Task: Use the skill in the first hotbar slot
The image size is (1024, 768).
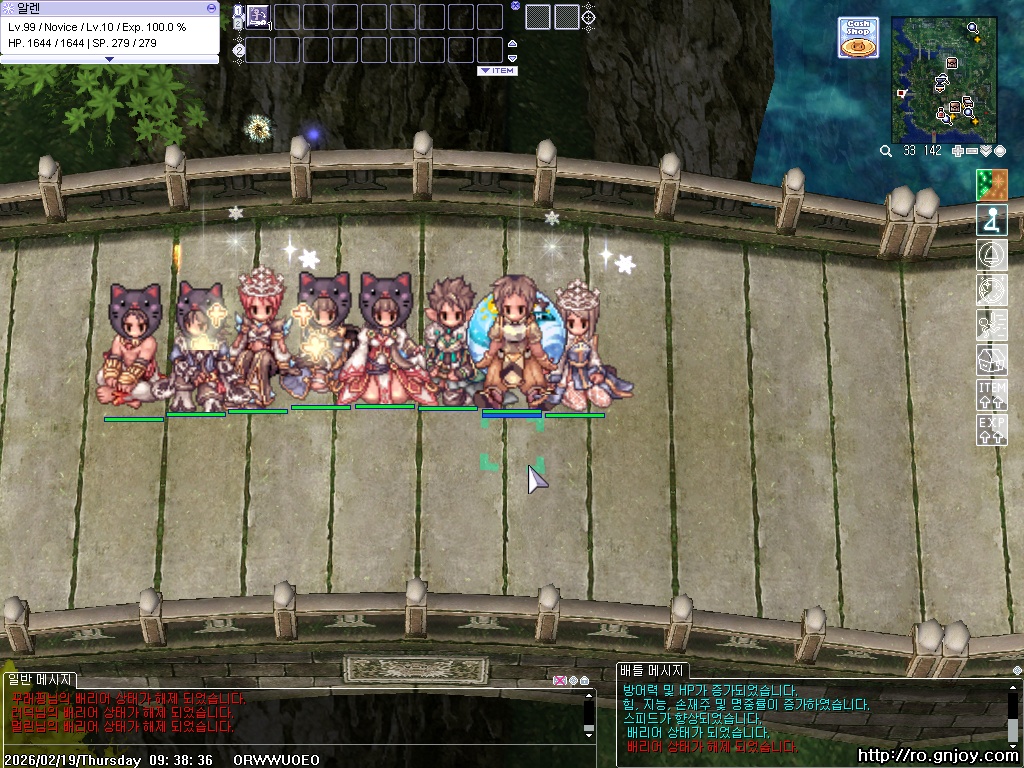Action: click(x=258, y=16)
